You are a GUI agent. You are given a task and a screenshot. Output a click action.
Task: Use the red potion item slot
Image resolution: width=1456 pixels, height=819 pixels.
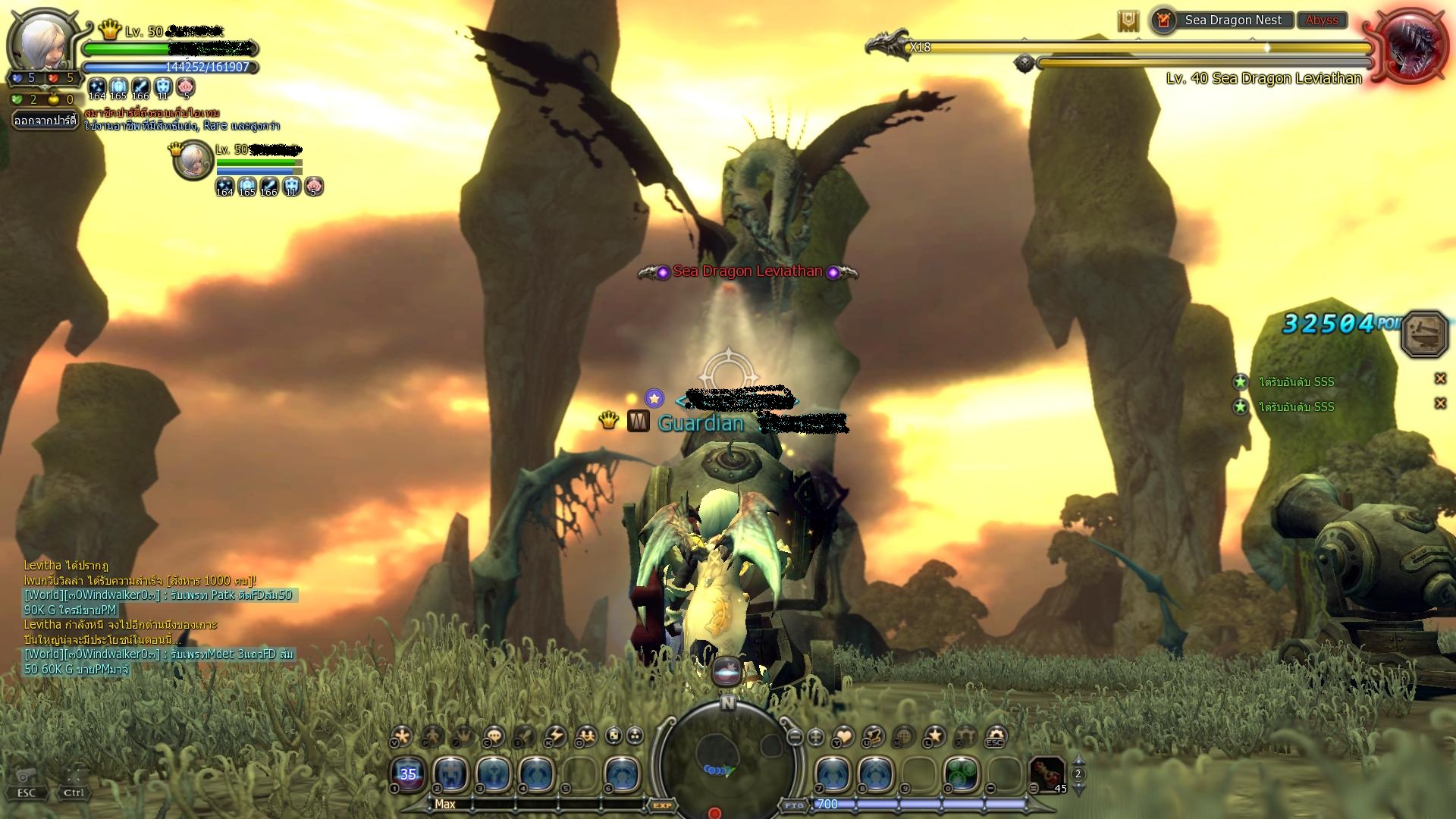click(1047, 775)
